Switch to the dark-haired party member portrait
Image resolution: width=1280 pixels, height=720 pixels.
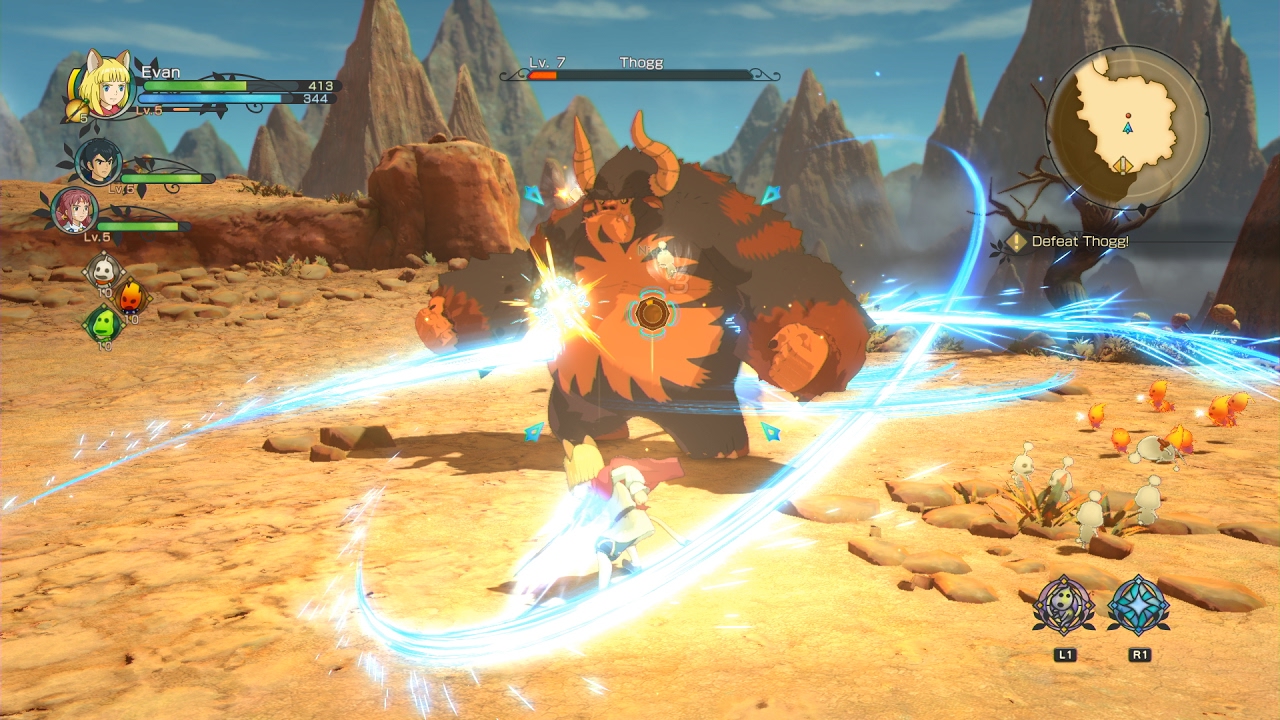tap(99, 162)
